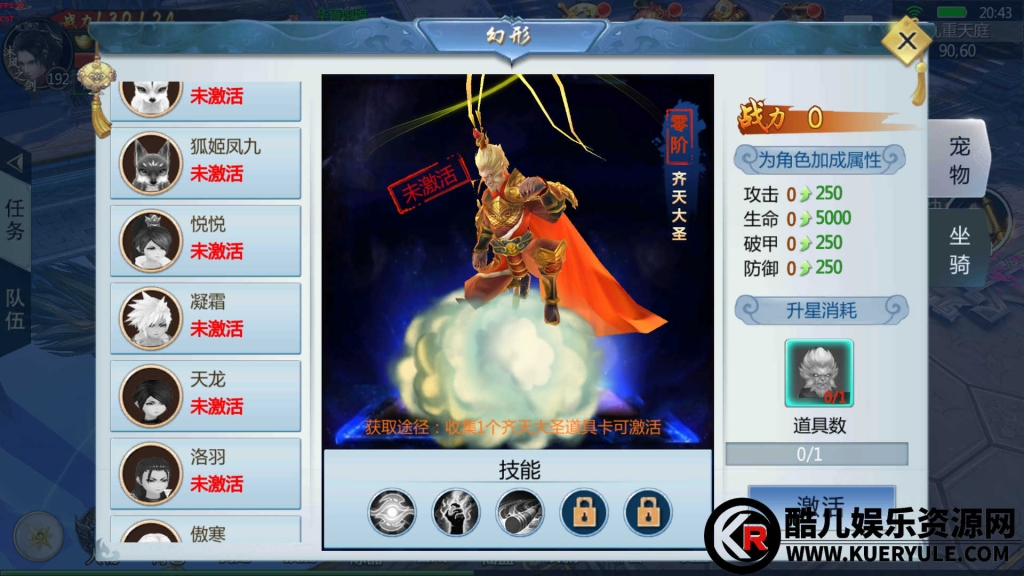This screenshot has width=1024, height=576.
Task: Click the 激活 activate button
Action: coord(820,503)
